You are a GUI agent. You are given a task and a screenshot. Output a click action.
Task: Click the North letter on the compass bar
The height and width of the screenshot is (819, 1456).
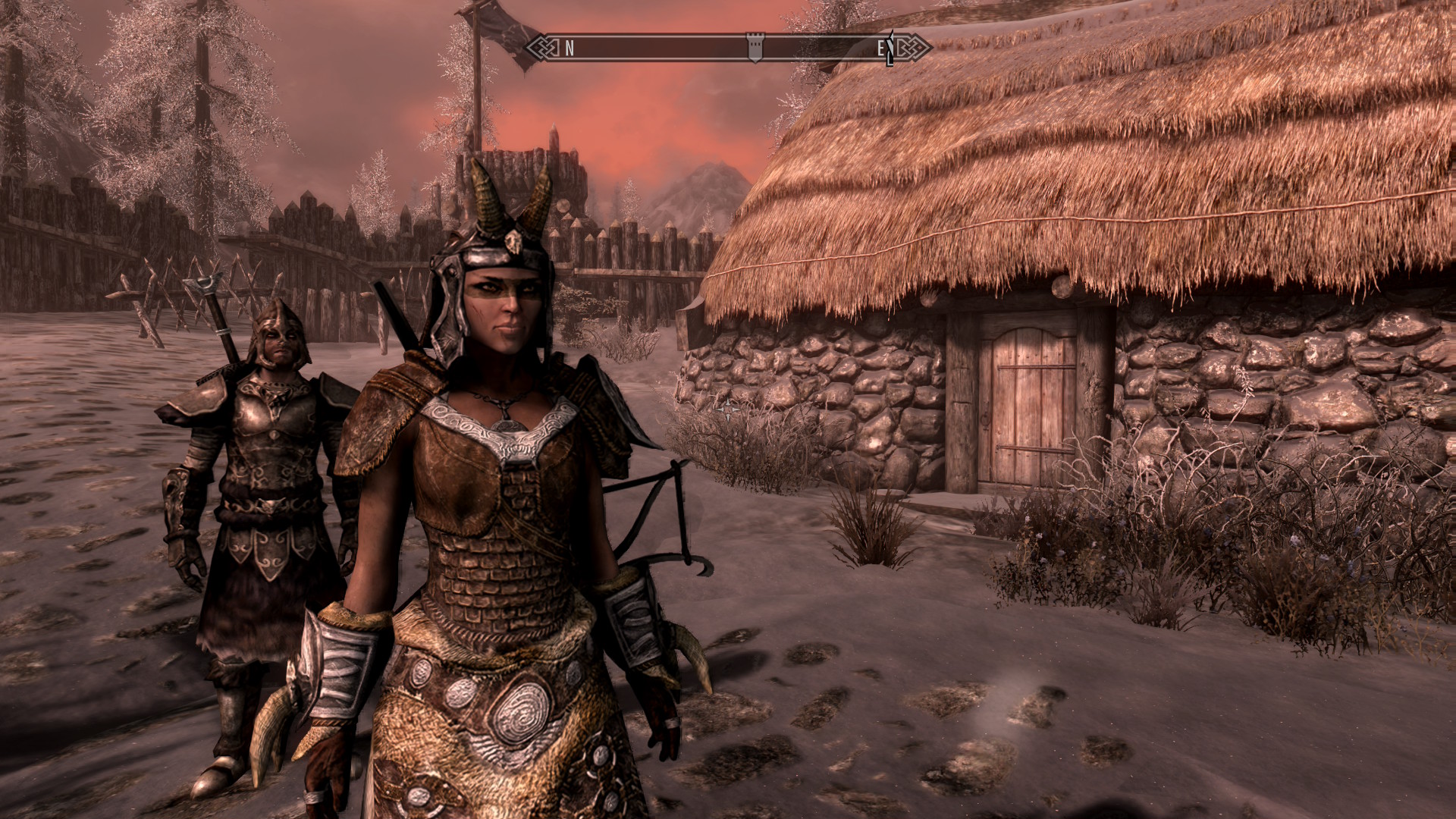[570, 49]
